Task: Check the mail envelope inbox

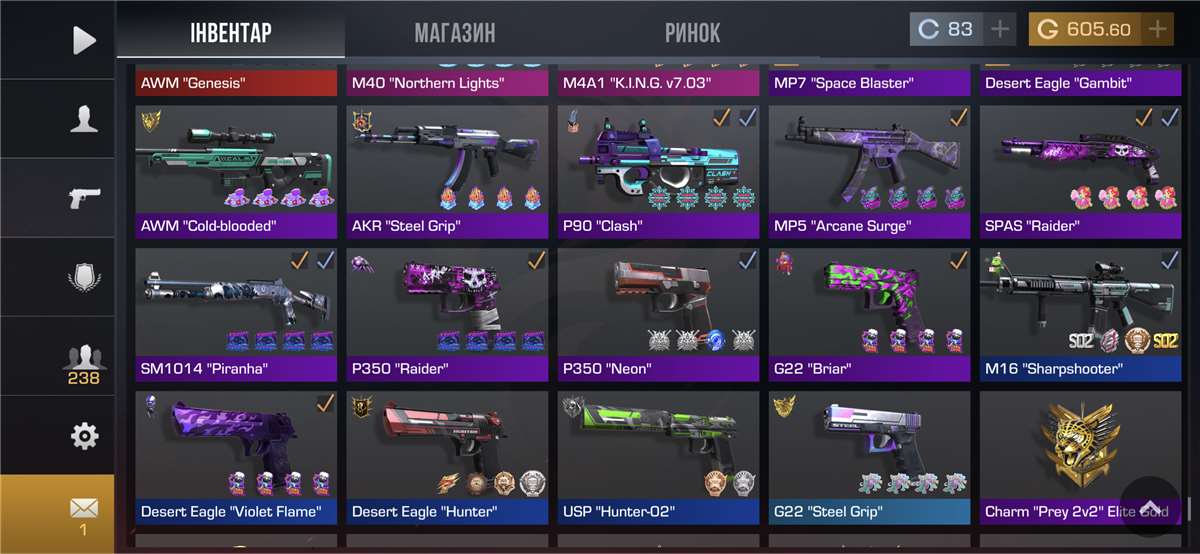Action: click(84, 513)
